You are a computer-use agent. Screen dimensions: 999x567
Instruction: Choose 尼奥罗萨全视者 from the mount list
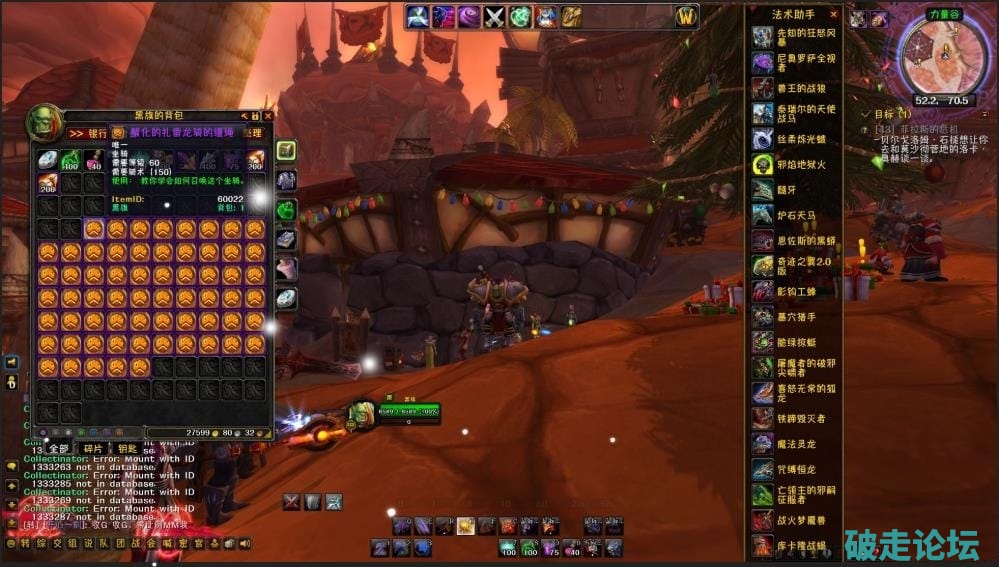pos(794,62)
